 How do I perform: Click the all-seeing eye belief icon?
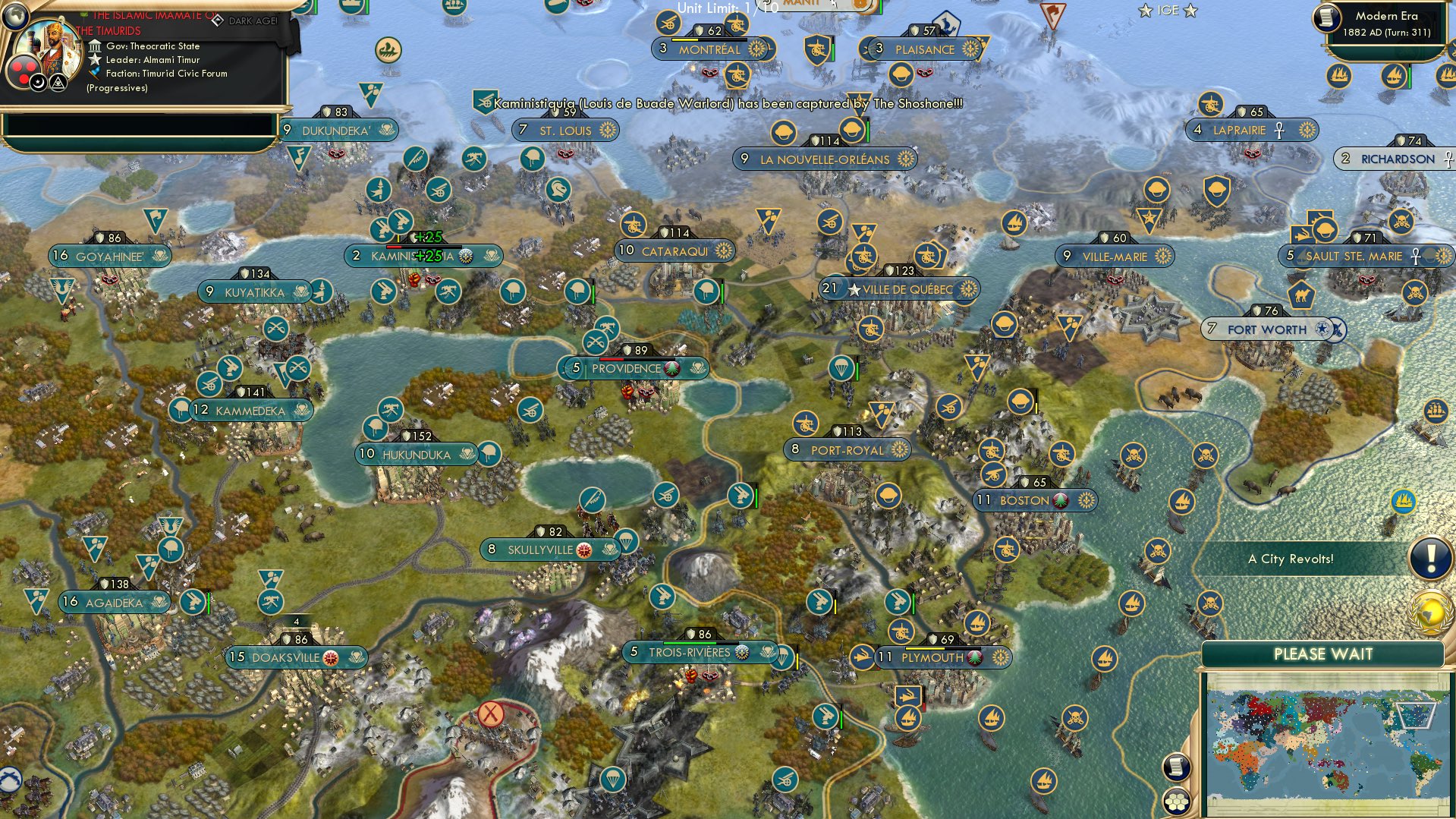tap(58, 83)
